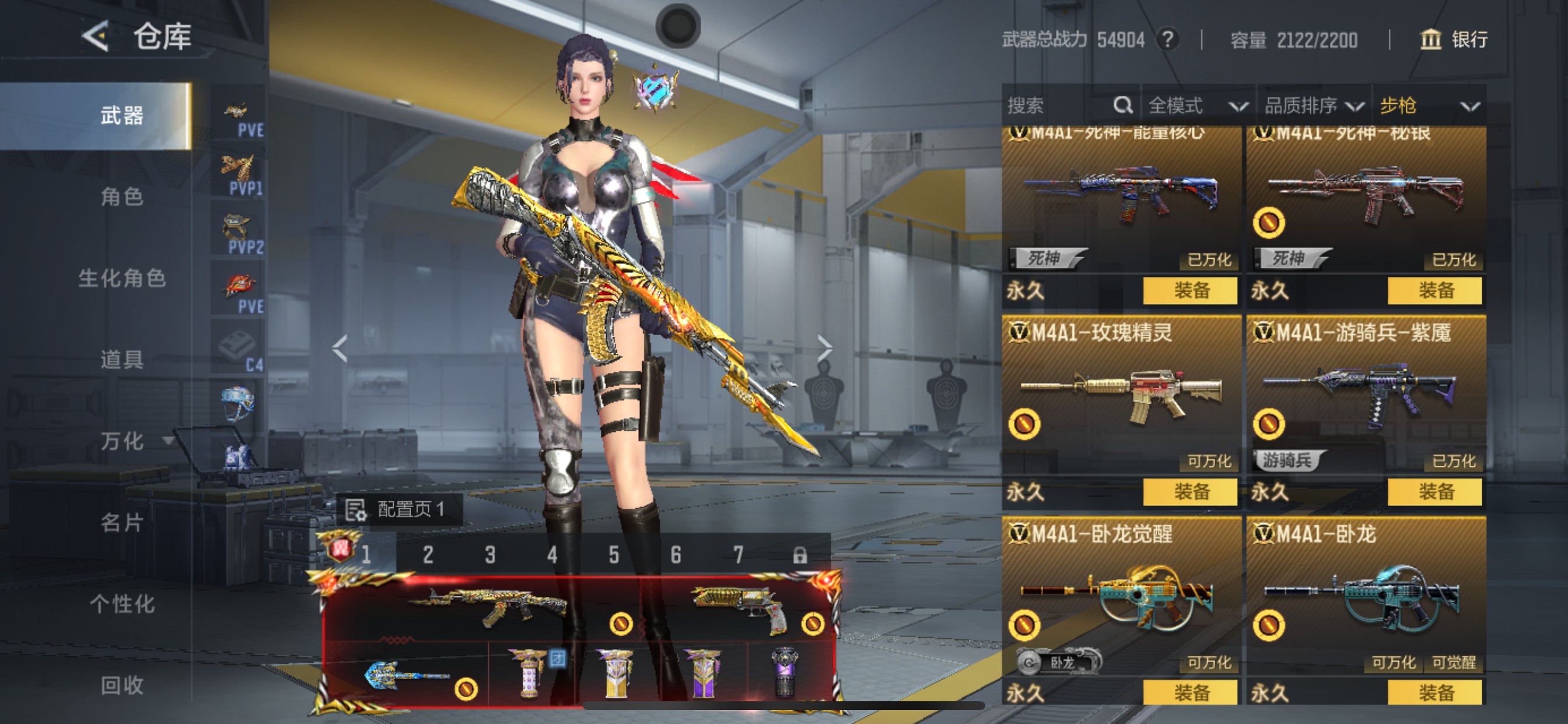Open the 角色 category

pyautogui.click(x=122, y=196)
